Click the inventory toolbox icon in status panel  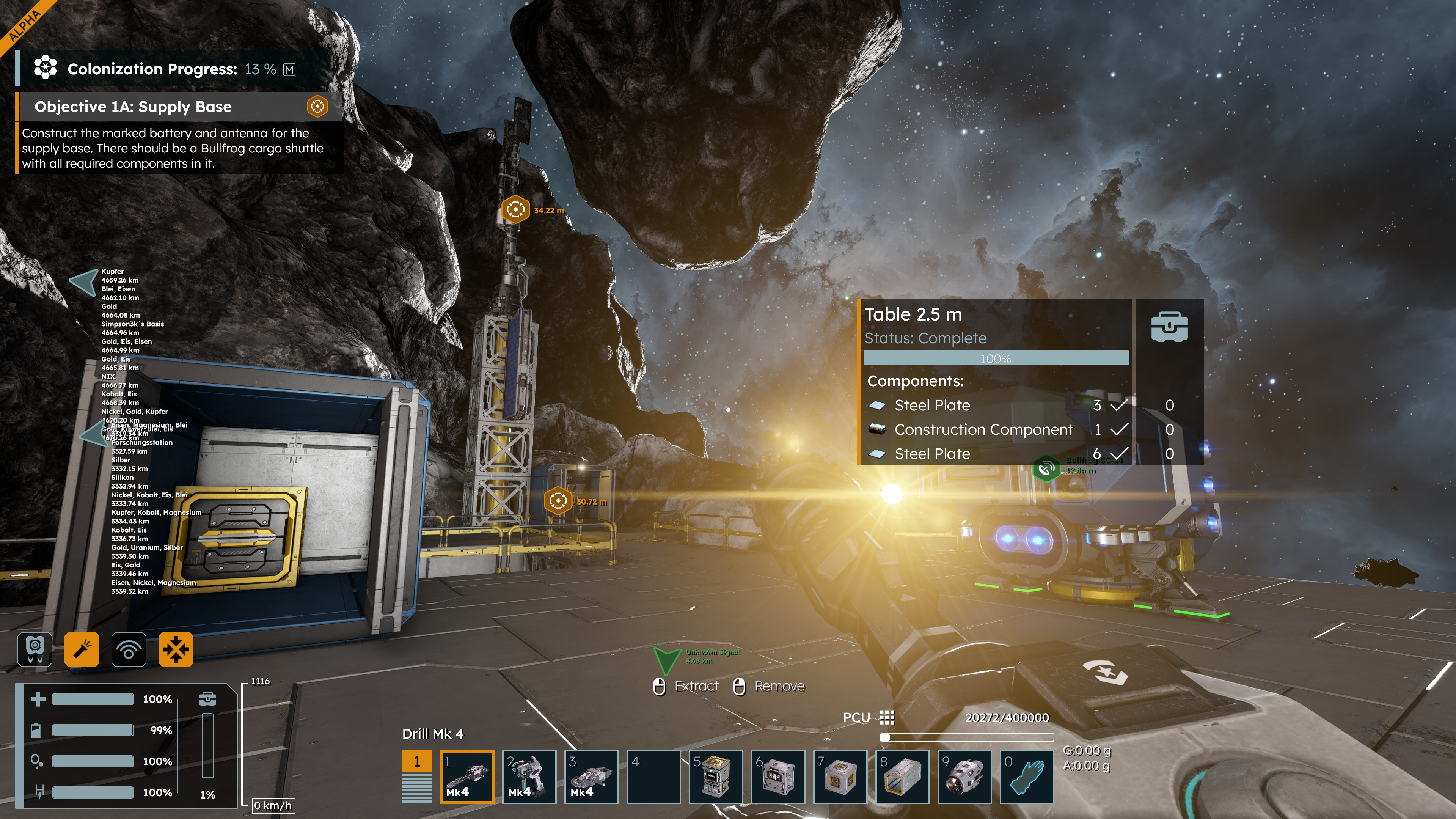(x=207, y=699)
